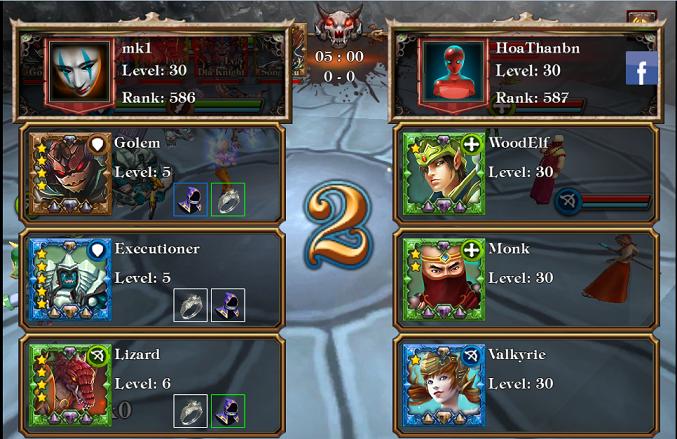Click the mk1 player masked avatar
The width and height of the screenshot is (677, 439).
coord(81,73)
